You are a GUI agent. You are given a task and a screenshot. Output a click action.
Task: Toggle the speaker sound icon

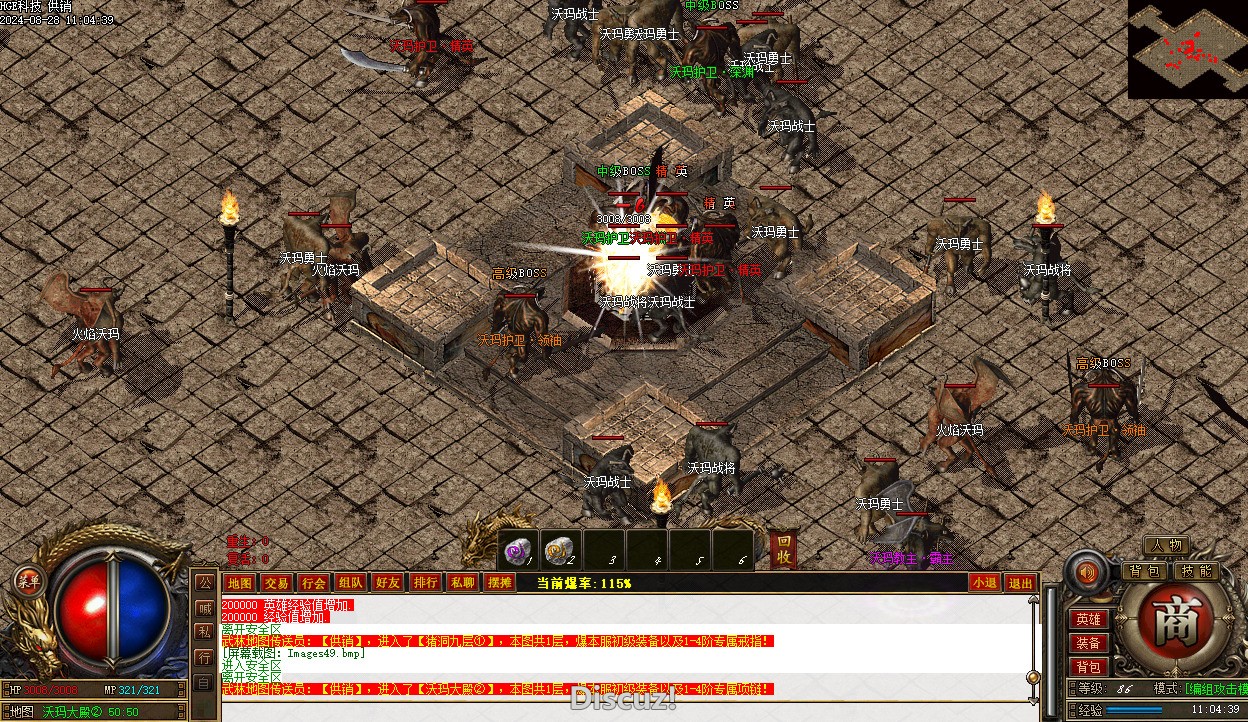(1086, 573)
